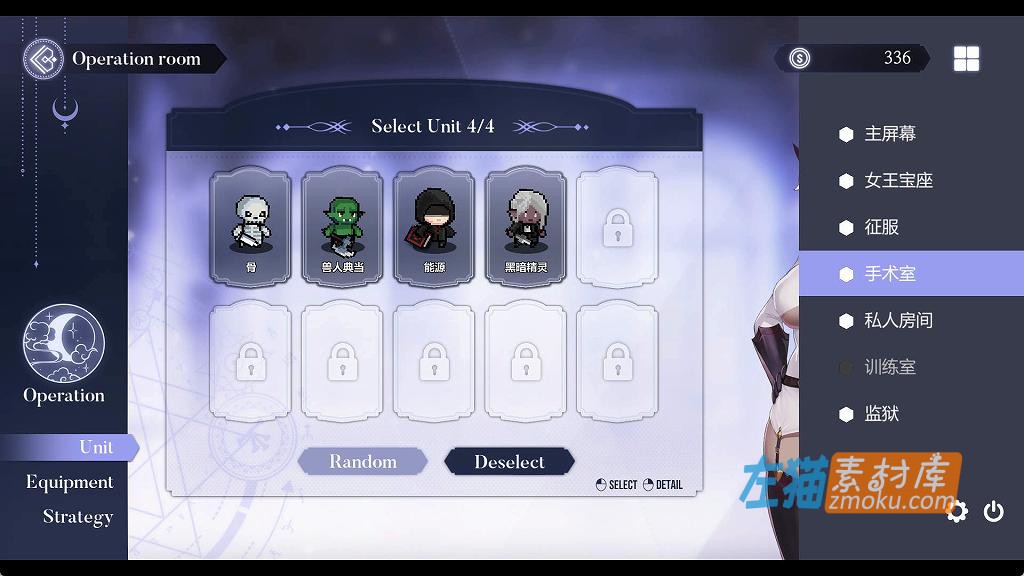Enter the 私人房间 menu entry
This screenshot has width=1024, height=576.
[x=897, y=320]
